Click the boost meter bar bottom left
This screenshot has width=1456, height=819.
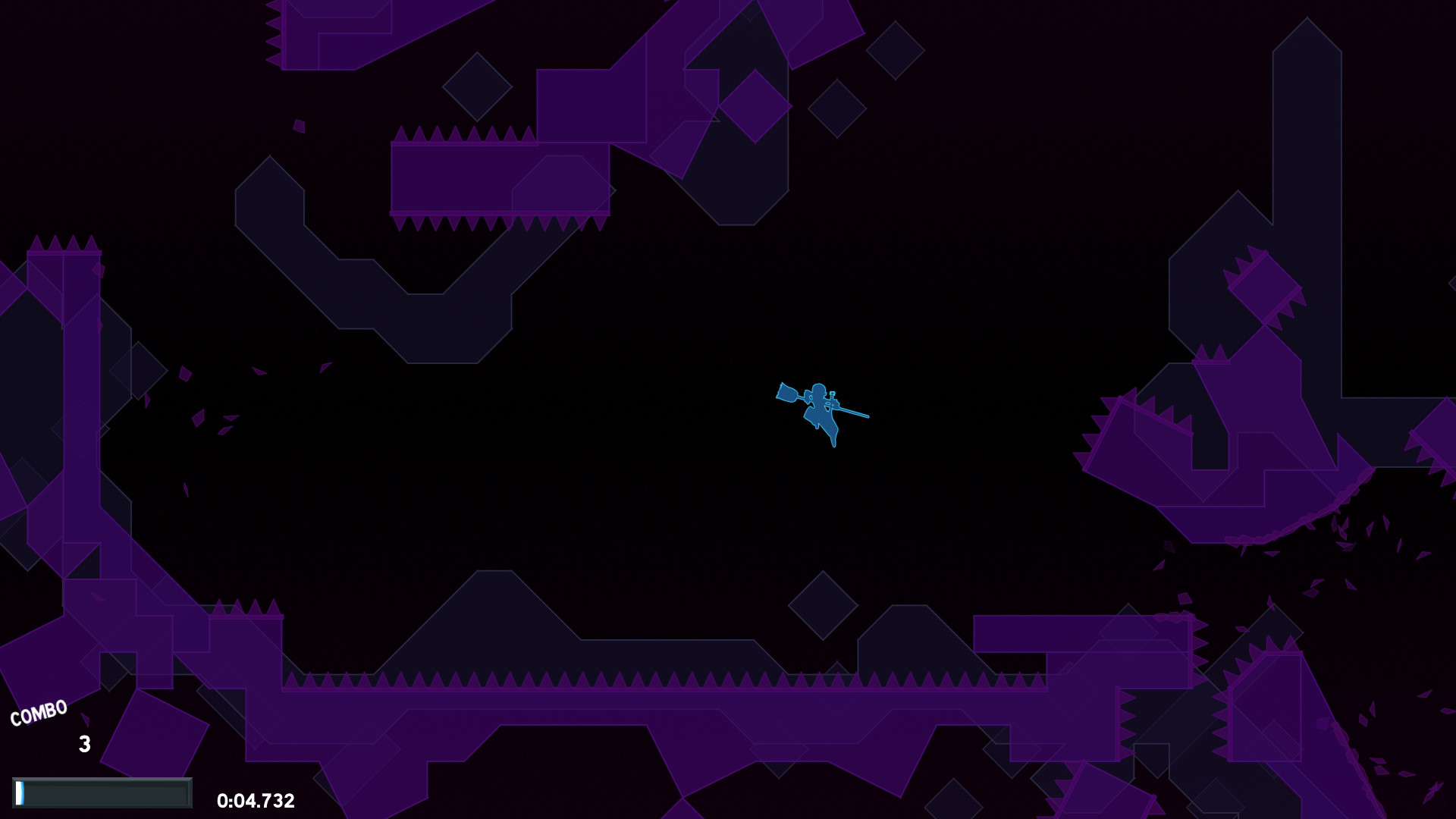click(x=102, y=792)
